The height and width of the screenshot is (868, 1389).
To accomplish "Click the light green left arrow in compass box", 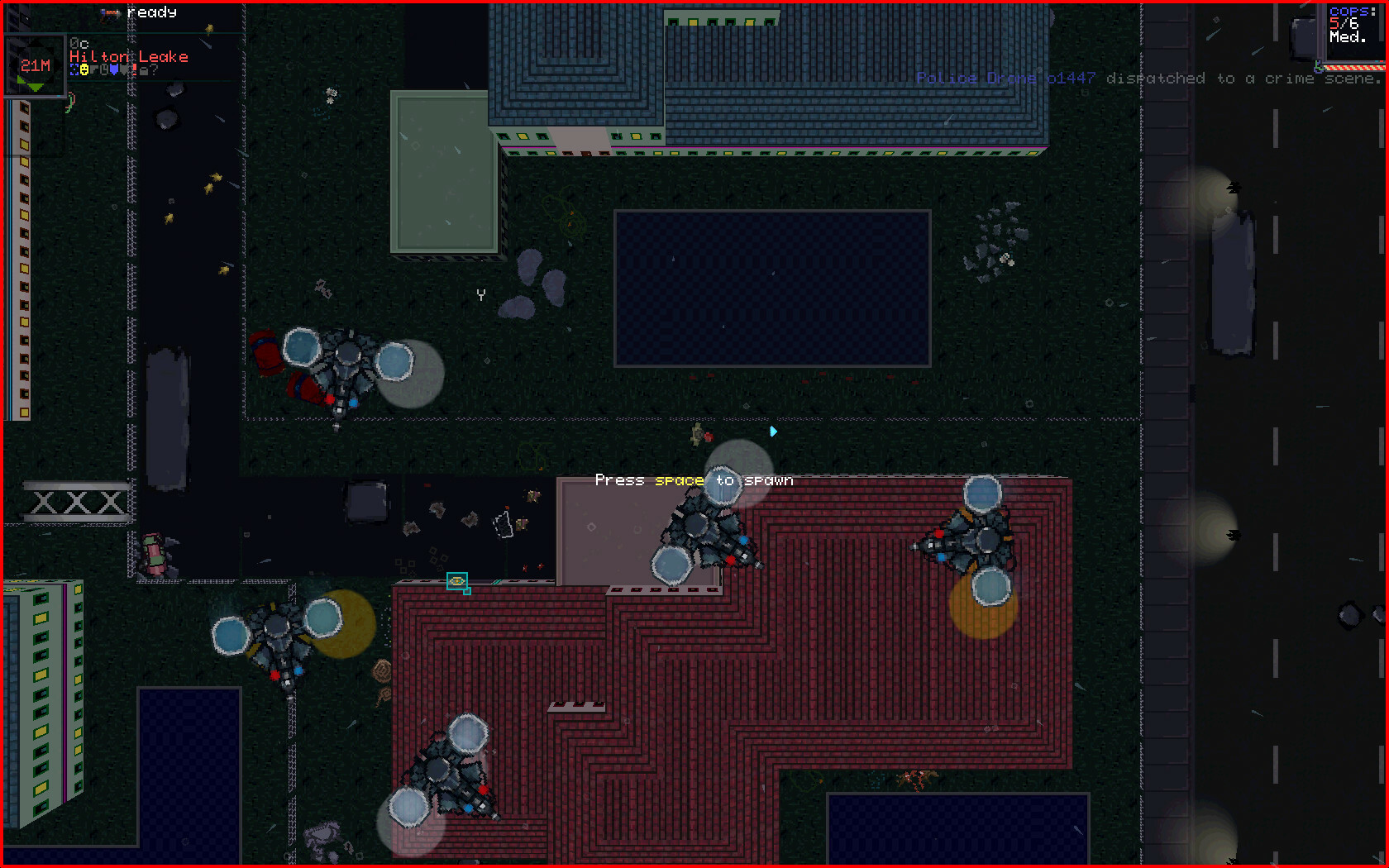I will (x=21, y=79).
